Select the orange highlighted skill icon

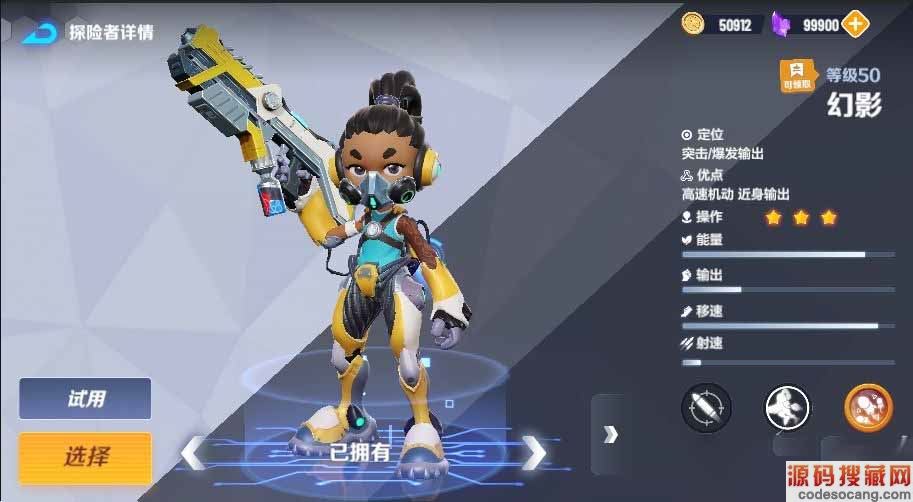click(x=868, y=407)
